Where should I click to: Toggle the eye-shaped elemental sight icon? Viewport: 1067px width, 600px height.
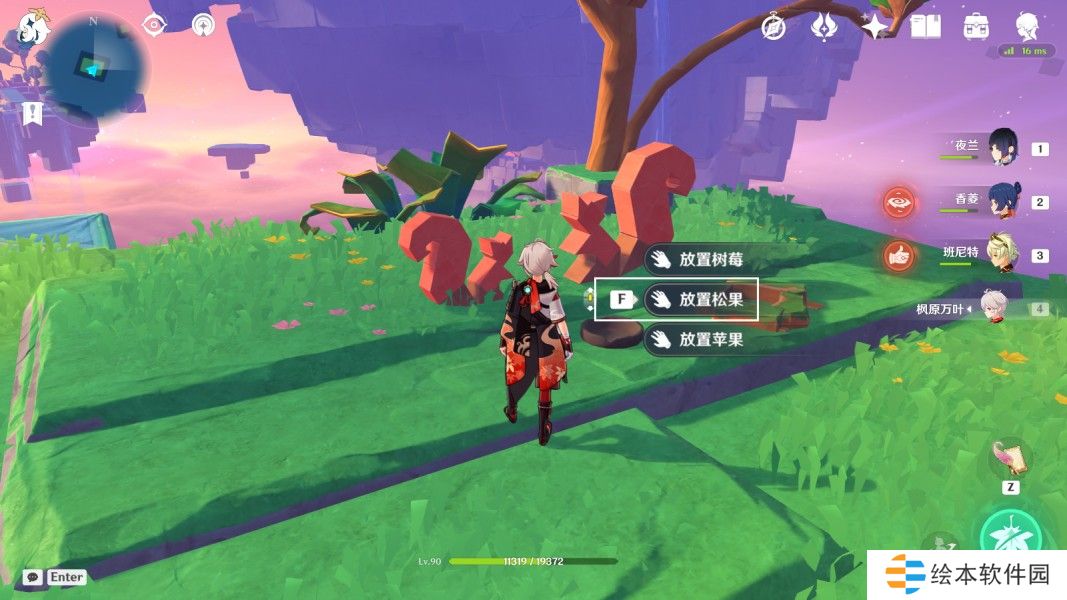[x=154, y=24]
